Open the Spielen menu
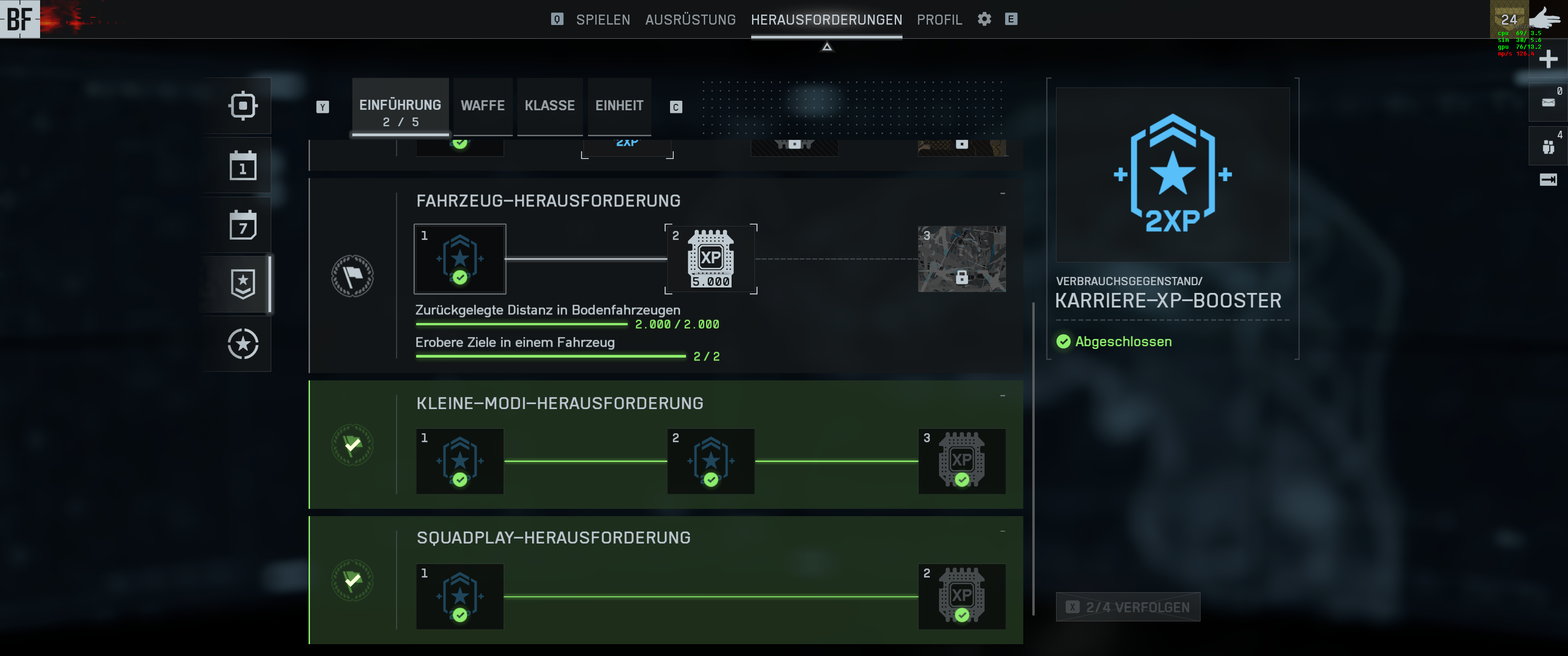The height and width of the screenshot is (656, 1568). tap(603, 20)
